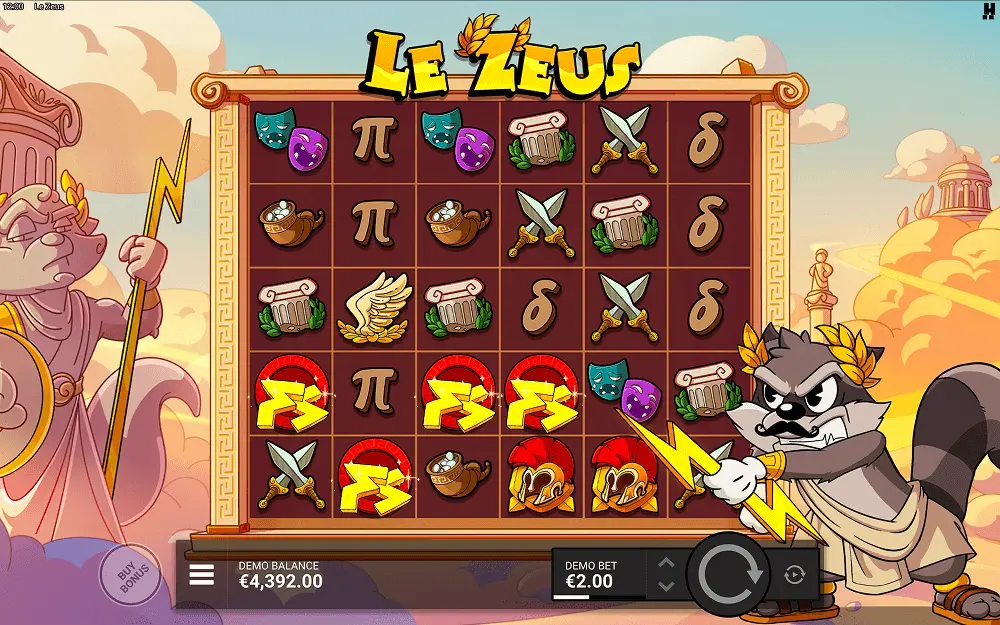This screenshot has width=1000, height=625.
Task: Open the hamburger menu
Action: [x=202, y=574]
